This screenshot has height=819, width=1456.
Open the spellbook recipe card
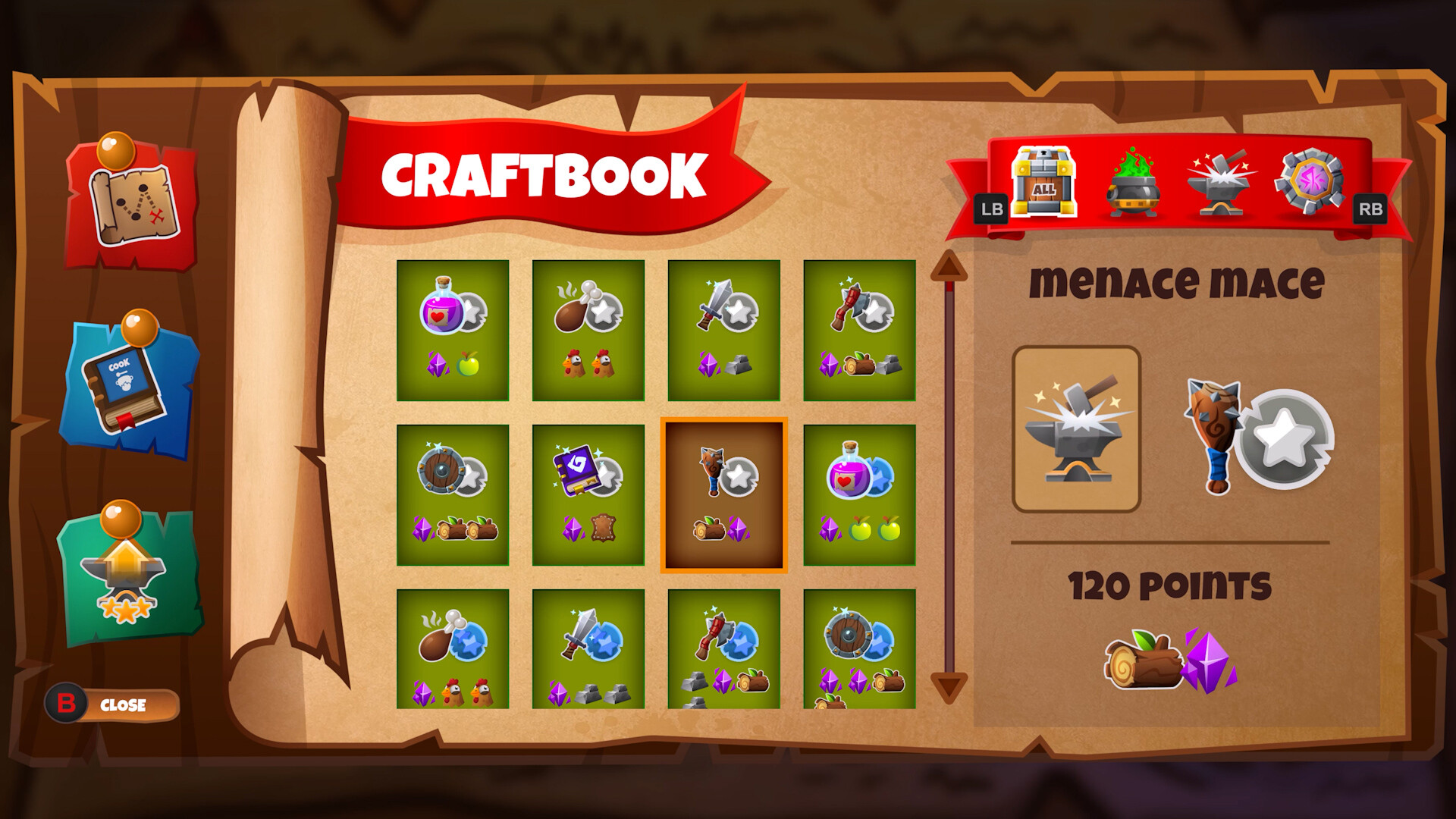pos(588,491)
